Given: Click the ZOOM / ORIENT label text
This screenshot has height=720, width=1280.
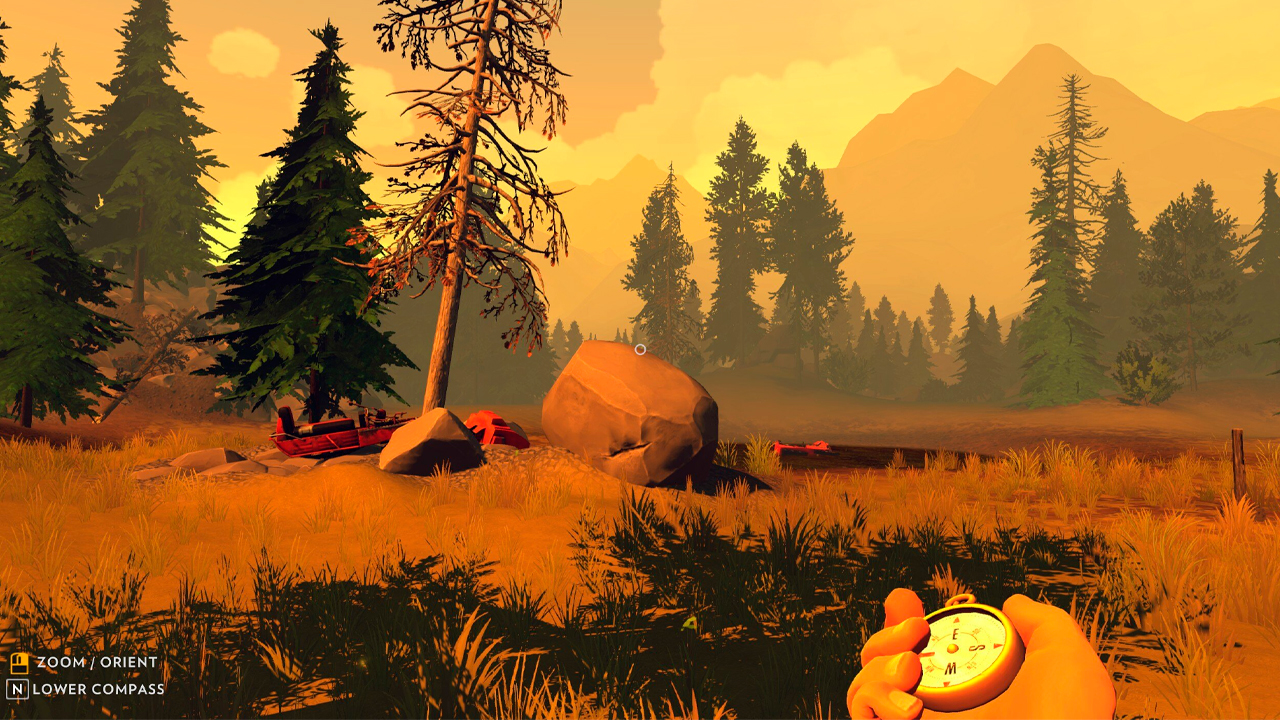Looking at the screenshot, I should point(97,662).
